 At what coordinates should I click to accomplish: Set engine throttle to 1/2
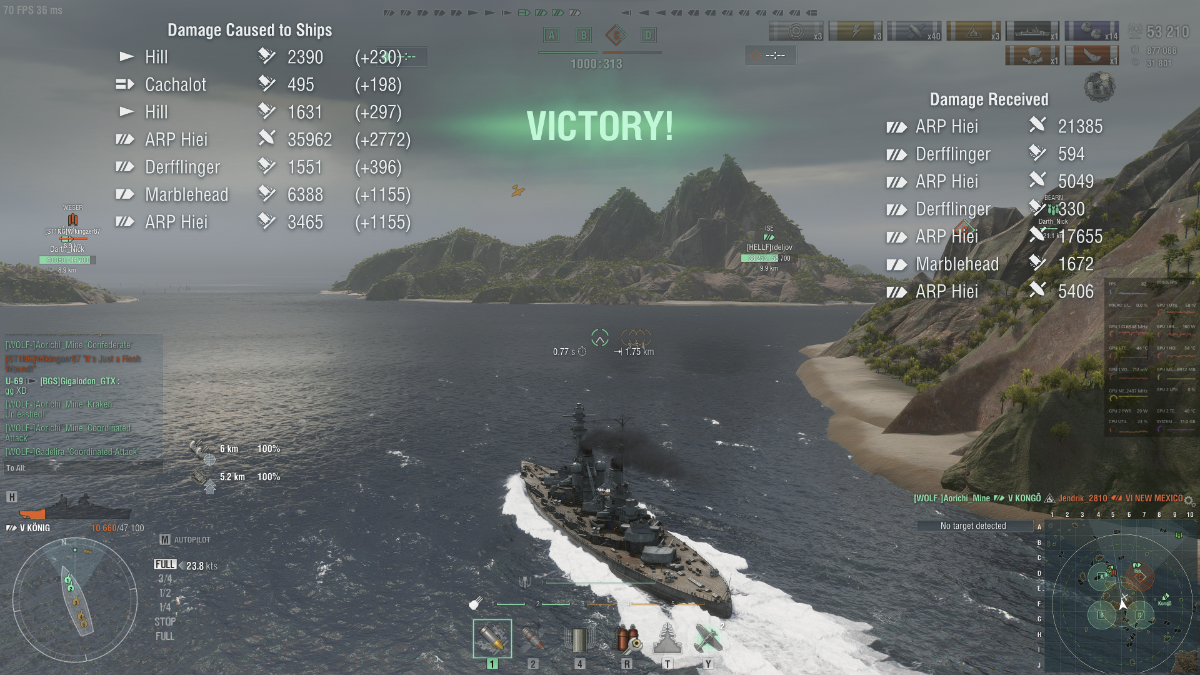pos(165,592)
